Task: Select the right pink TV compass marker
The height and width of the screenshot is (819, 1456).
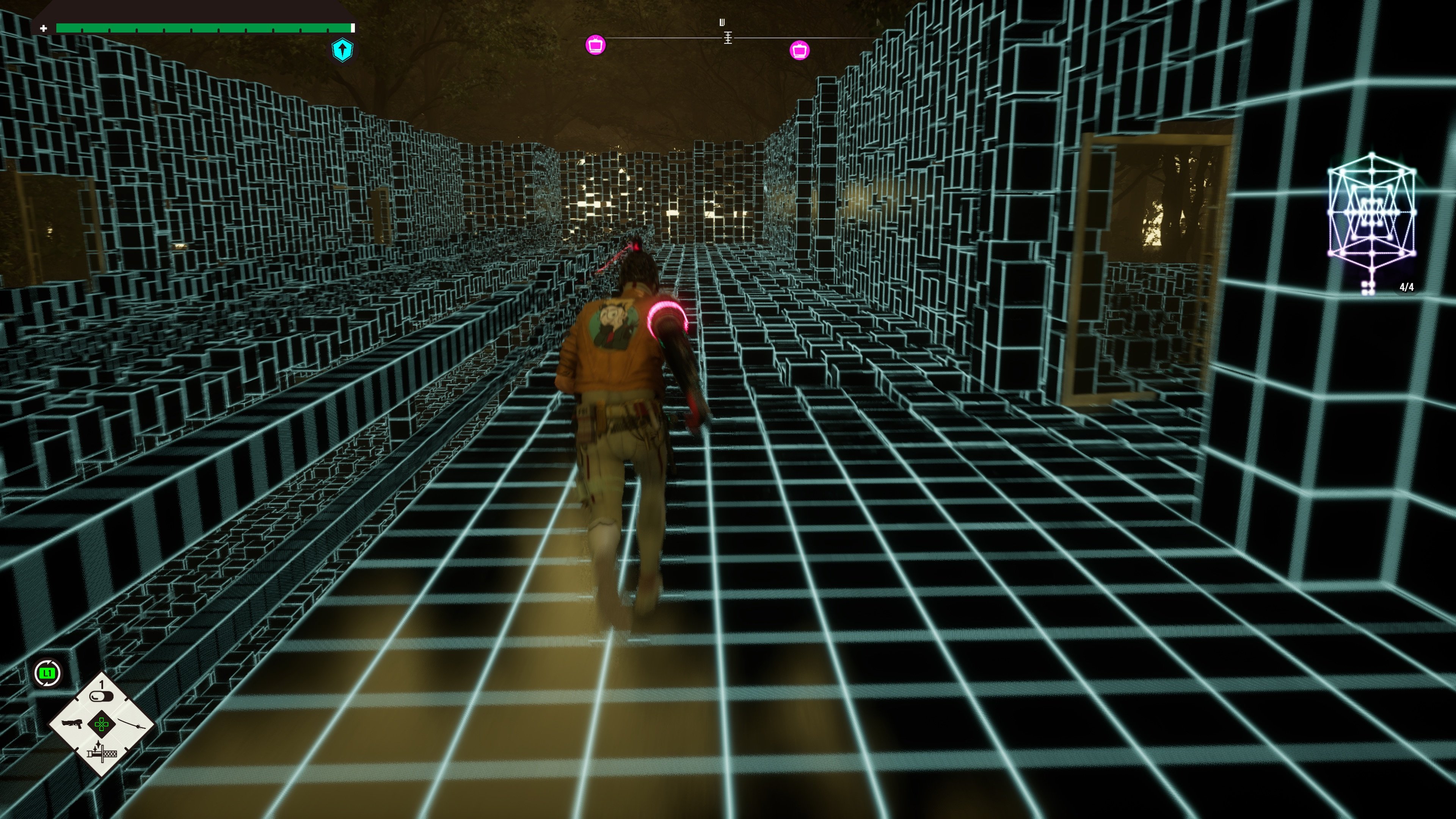Action: (x=799, y=50)
